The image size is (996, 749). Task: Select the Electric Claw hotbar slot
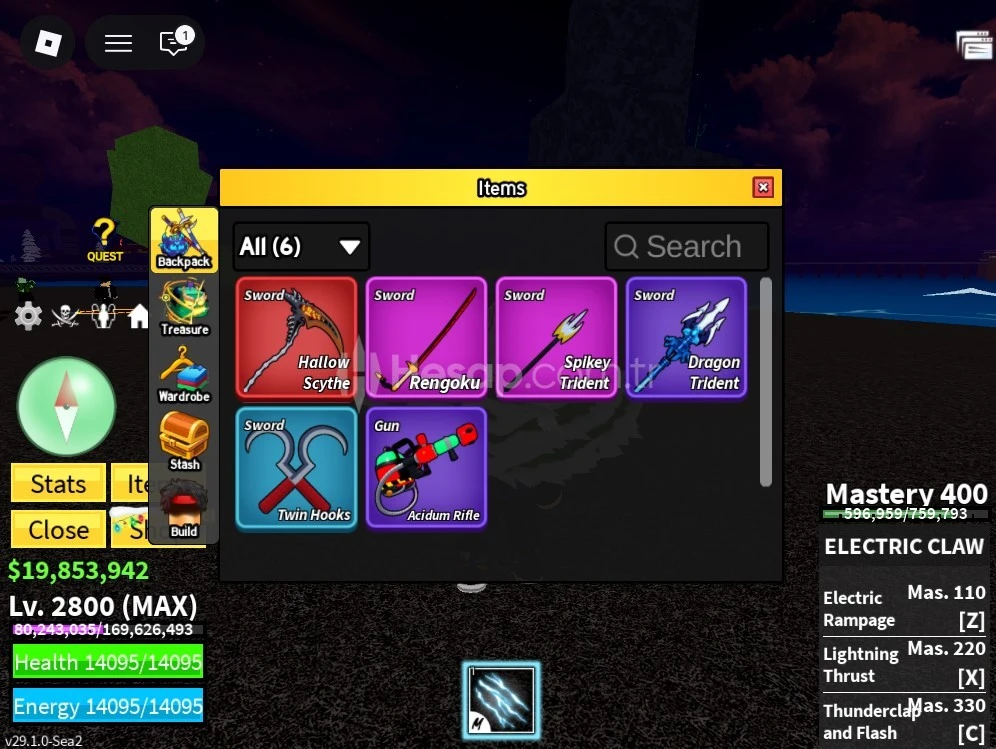[x=500, y=700]
